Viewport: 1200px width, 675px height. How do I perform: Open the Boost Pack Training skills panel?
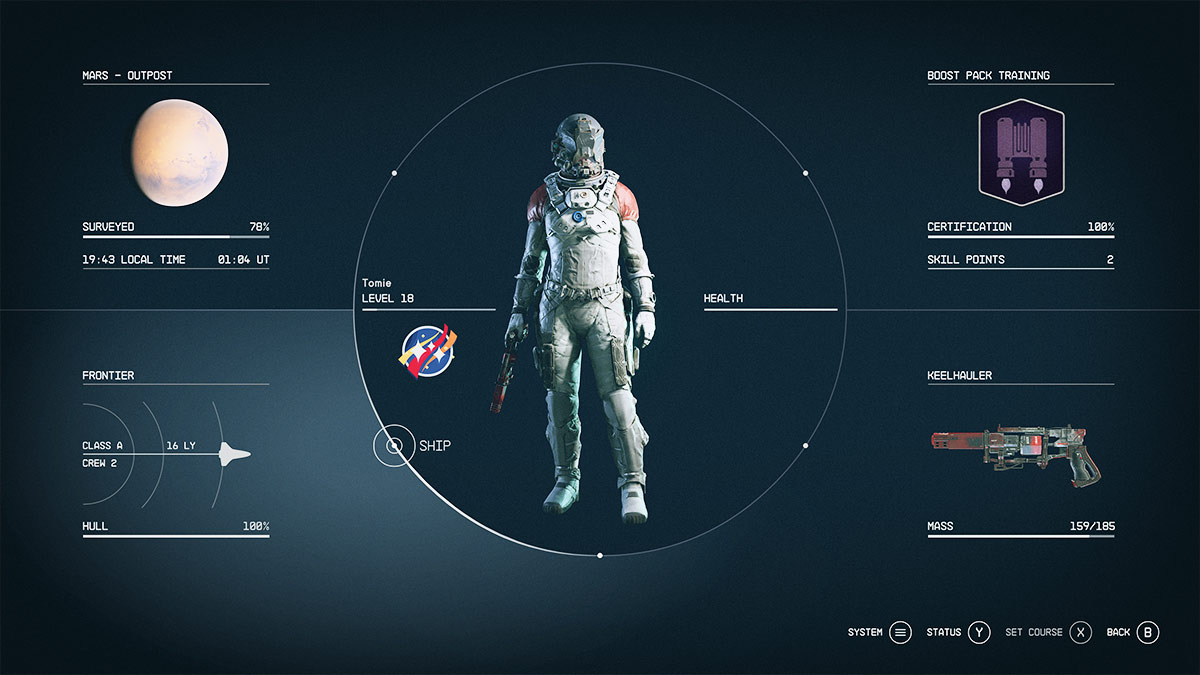(988, 76)
